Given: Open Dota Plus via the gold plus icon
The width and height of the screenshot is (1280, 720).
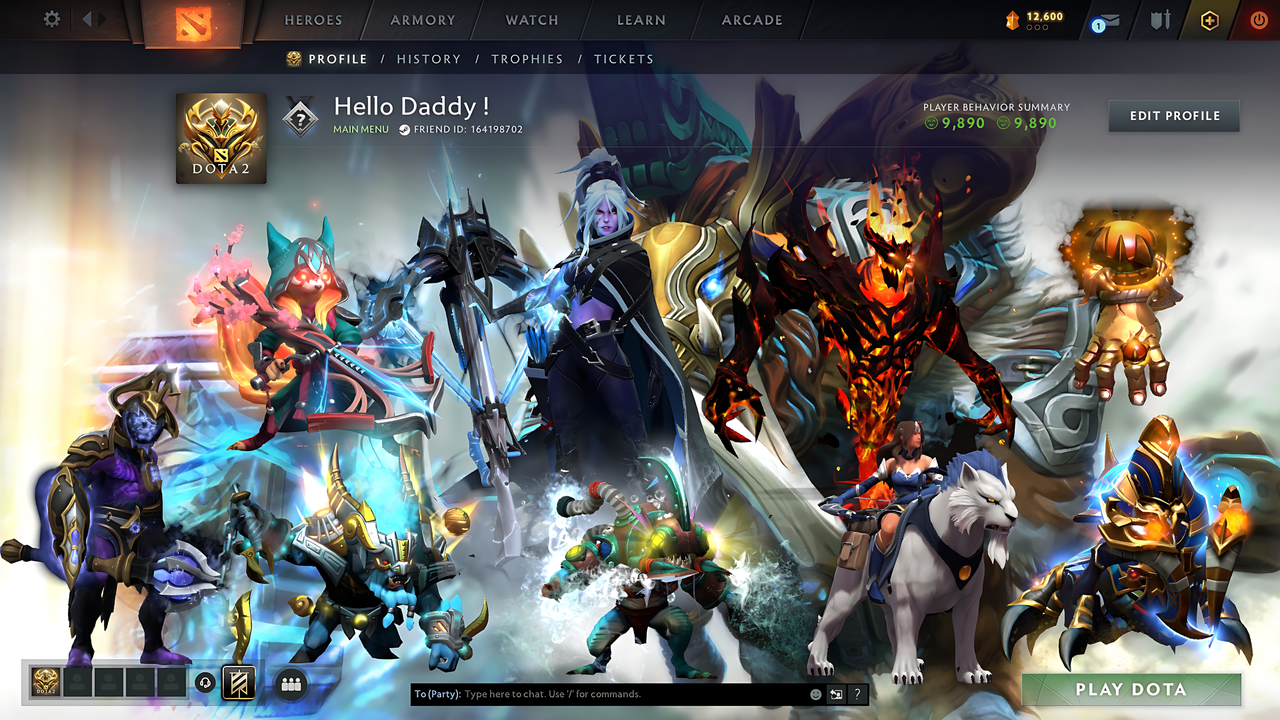Looking at the screenshot, I should click(1210, 20).
